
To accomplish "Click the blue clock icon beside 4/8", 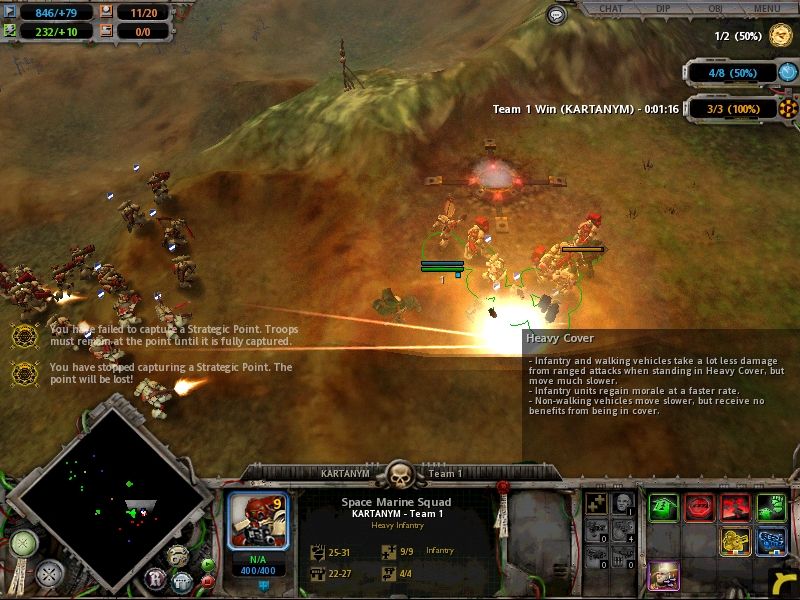I will coord(788,72).
